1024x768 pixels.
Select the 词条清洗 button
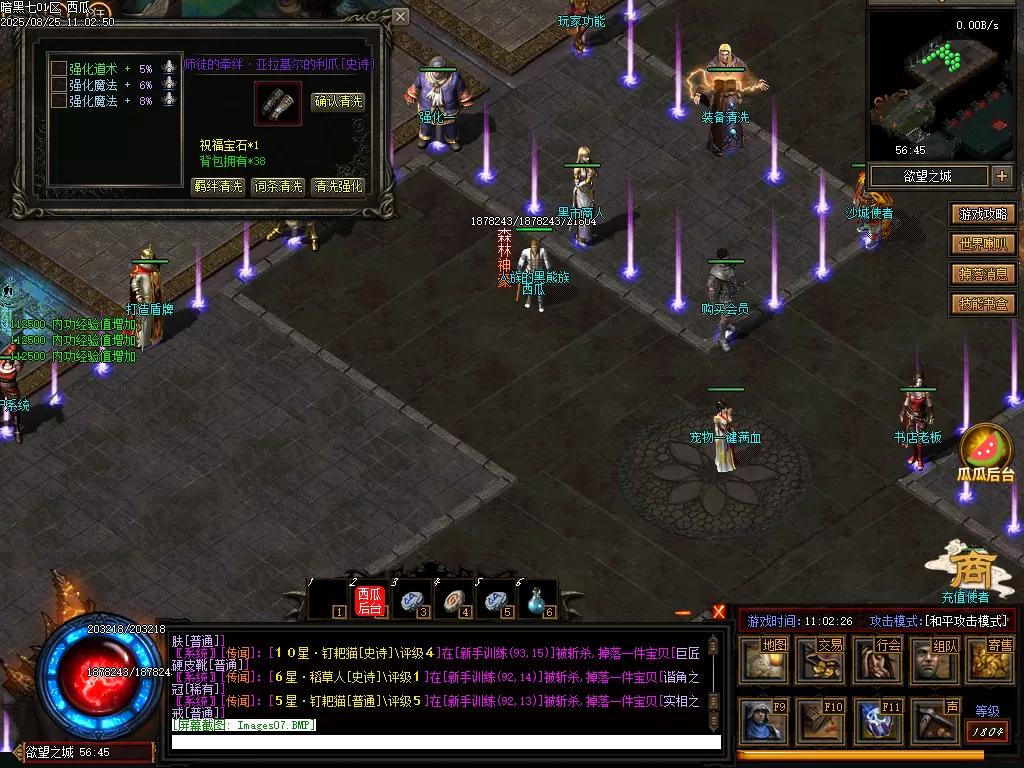point(277,186)
